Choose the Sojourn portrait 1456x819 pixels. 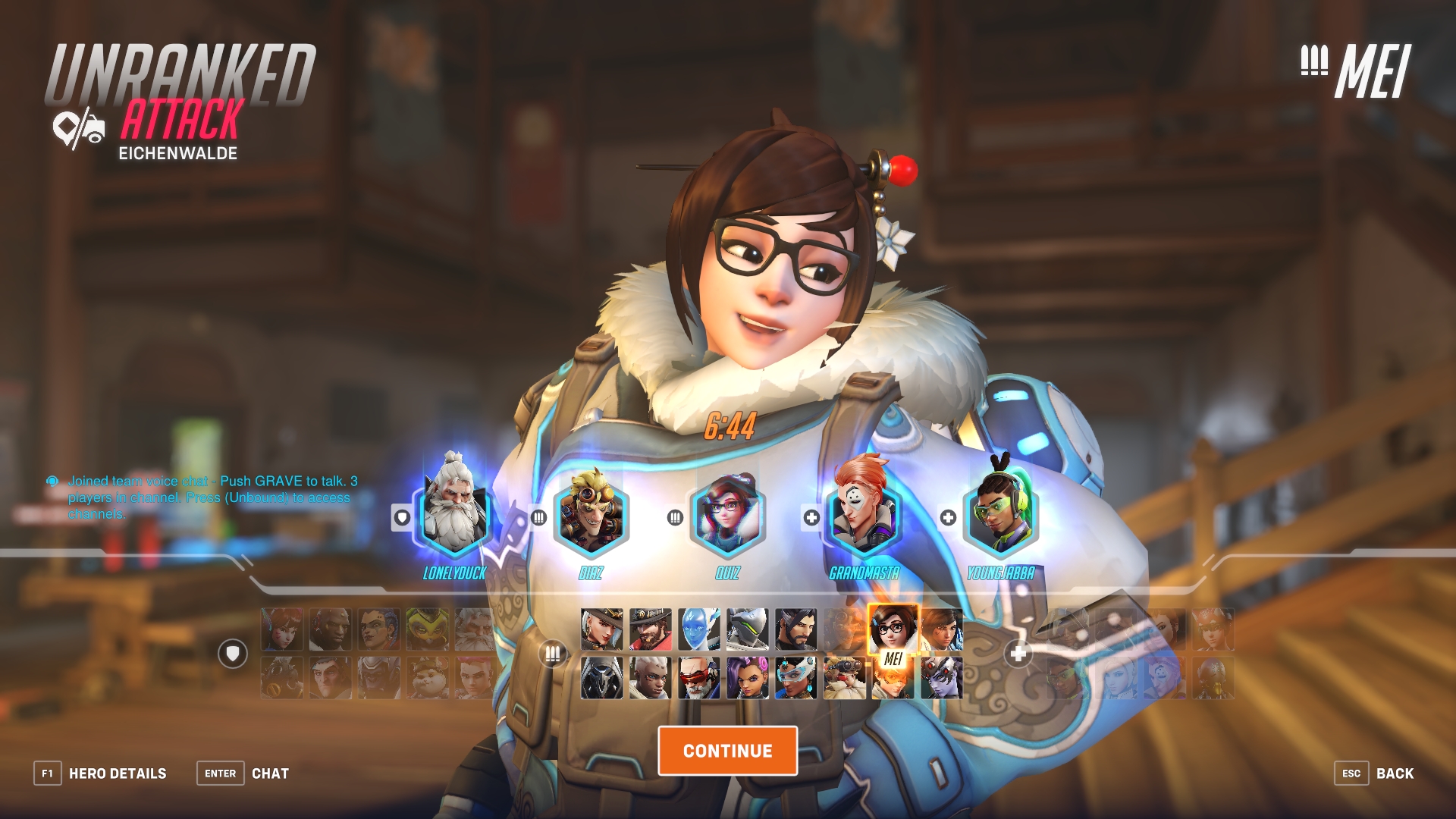651,678
